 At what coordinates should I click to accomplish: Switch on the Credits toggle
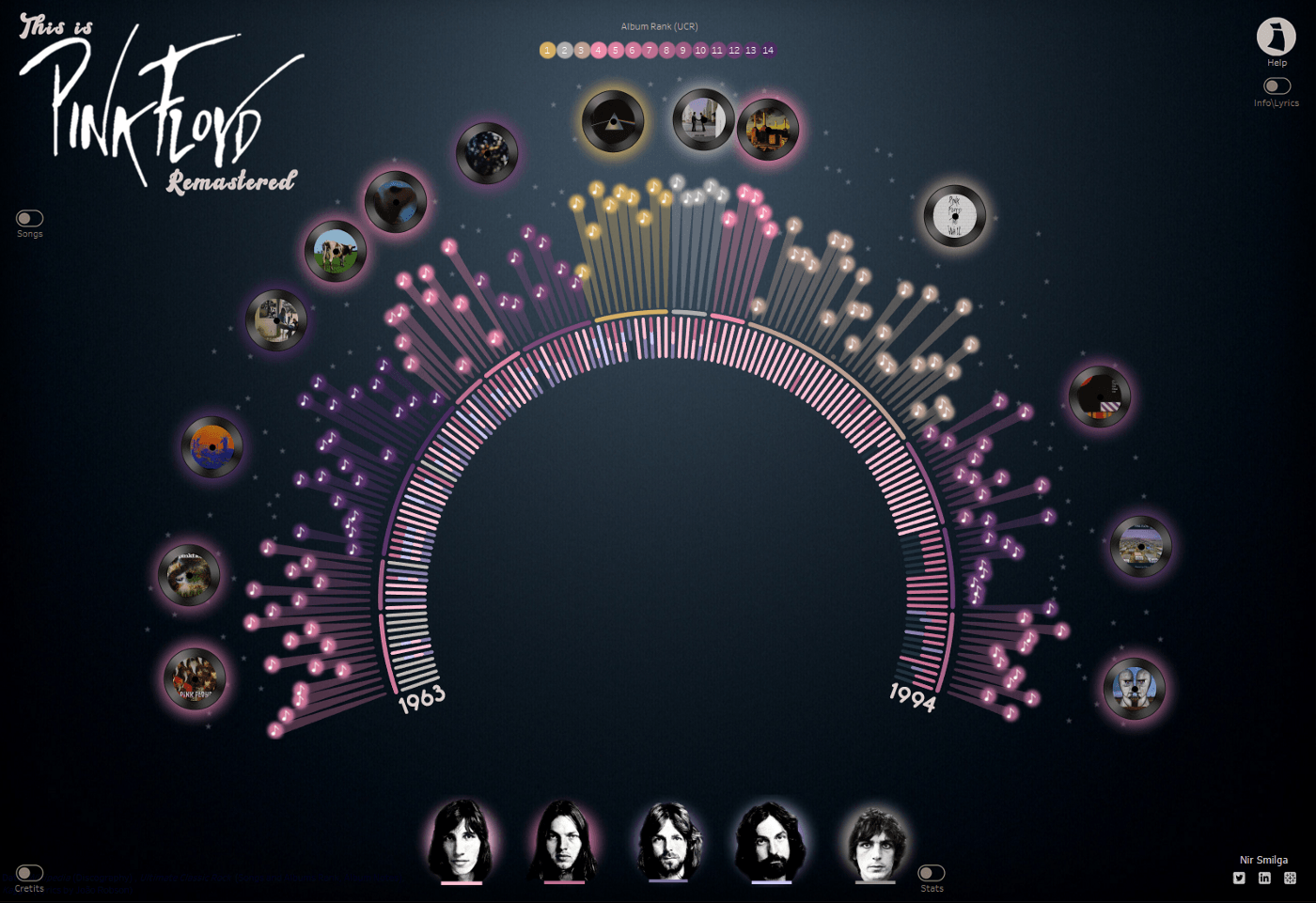(x=29, y=873)
